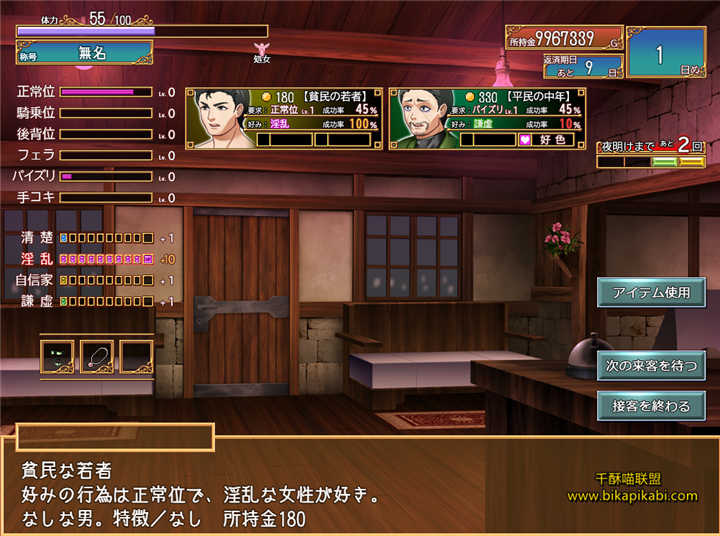Select the pink pendant necklace item slot
The image size is (720, 536).
(x=97, y=356)
